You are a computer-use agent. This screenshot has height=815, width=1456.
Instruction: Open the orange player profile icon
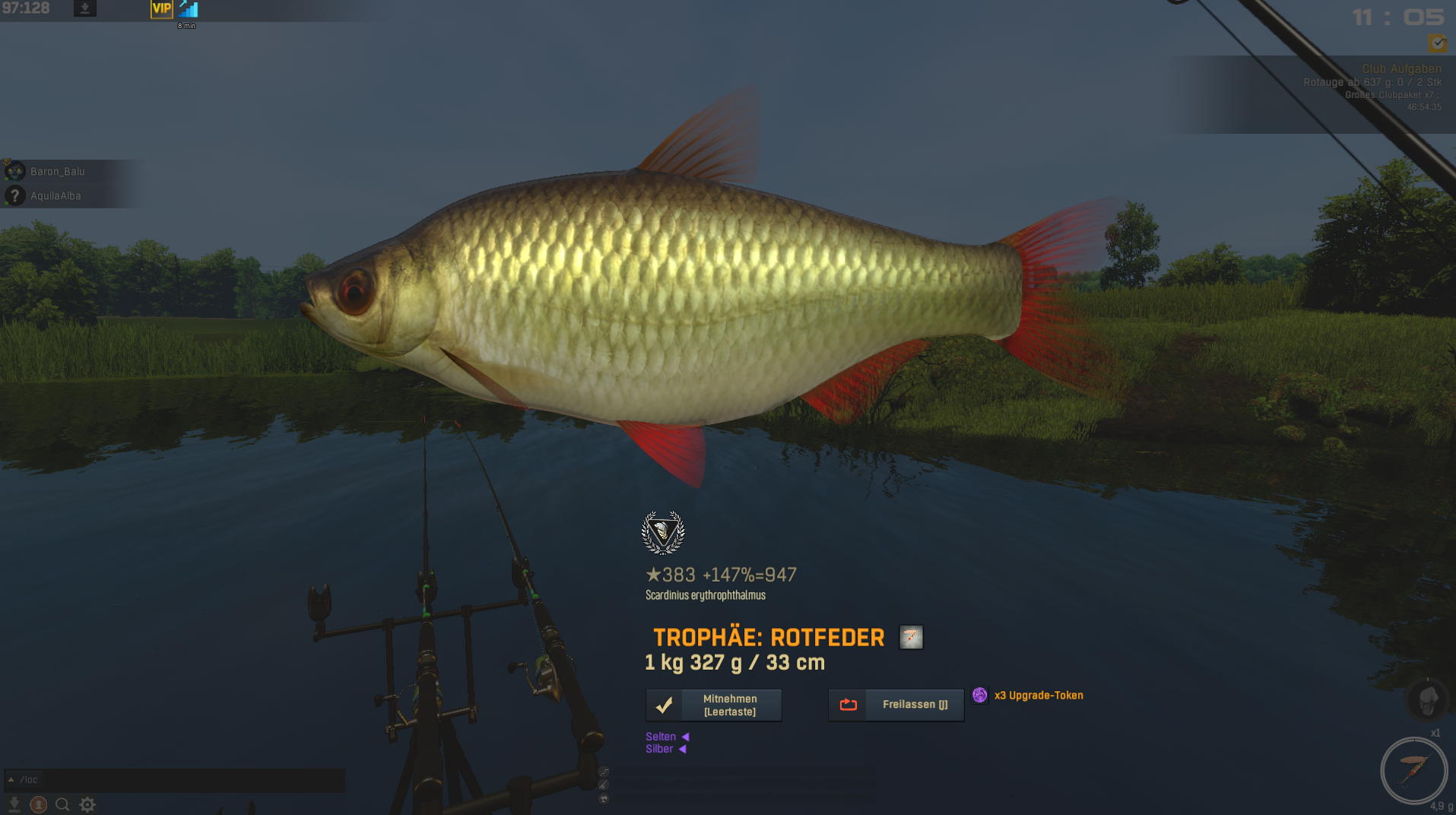(38, 804)
